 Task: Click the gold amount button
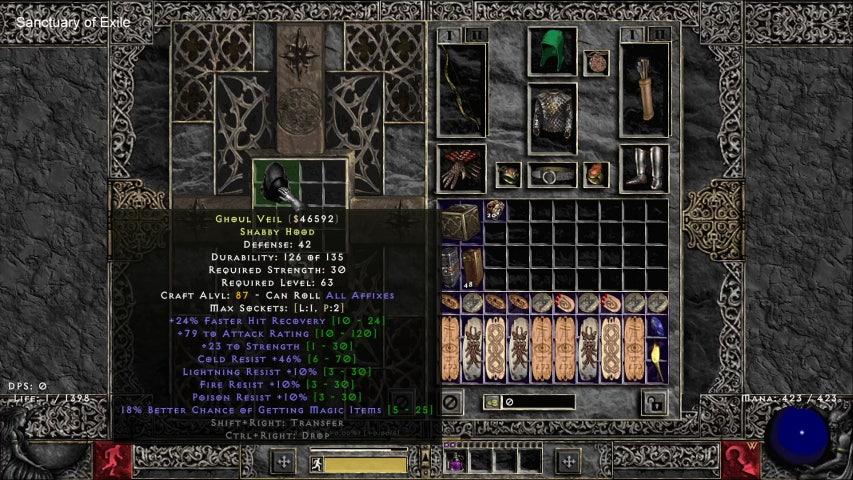(x=493, y=402)
